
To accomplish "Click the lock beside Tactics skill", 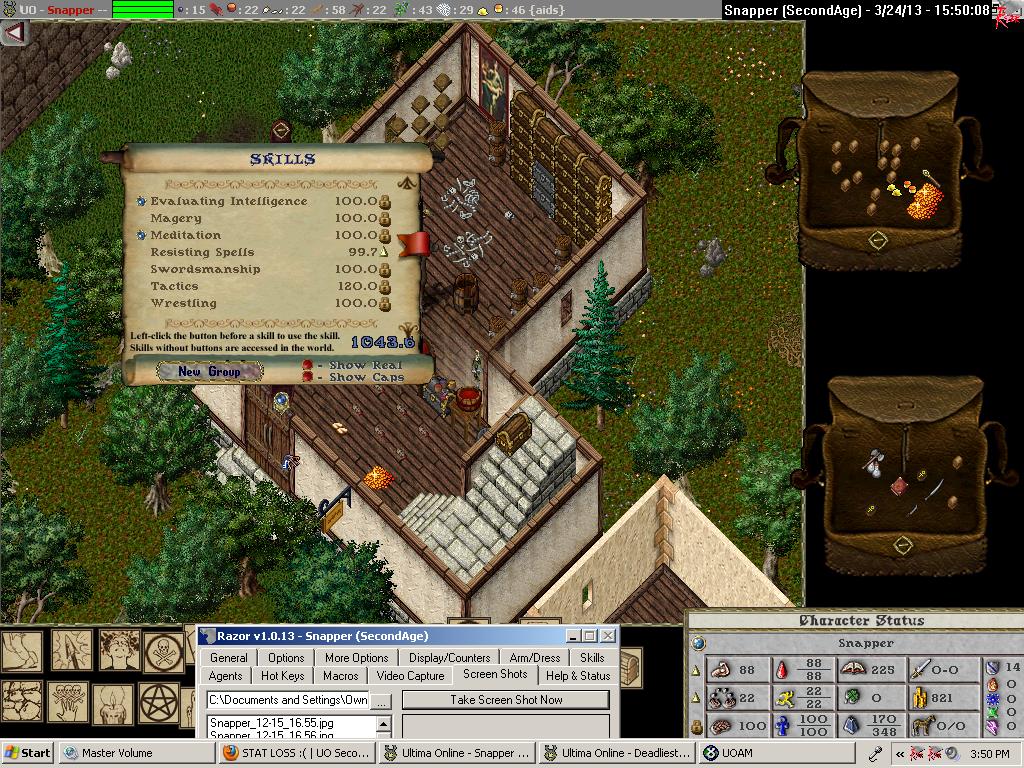I will point(385,286).
